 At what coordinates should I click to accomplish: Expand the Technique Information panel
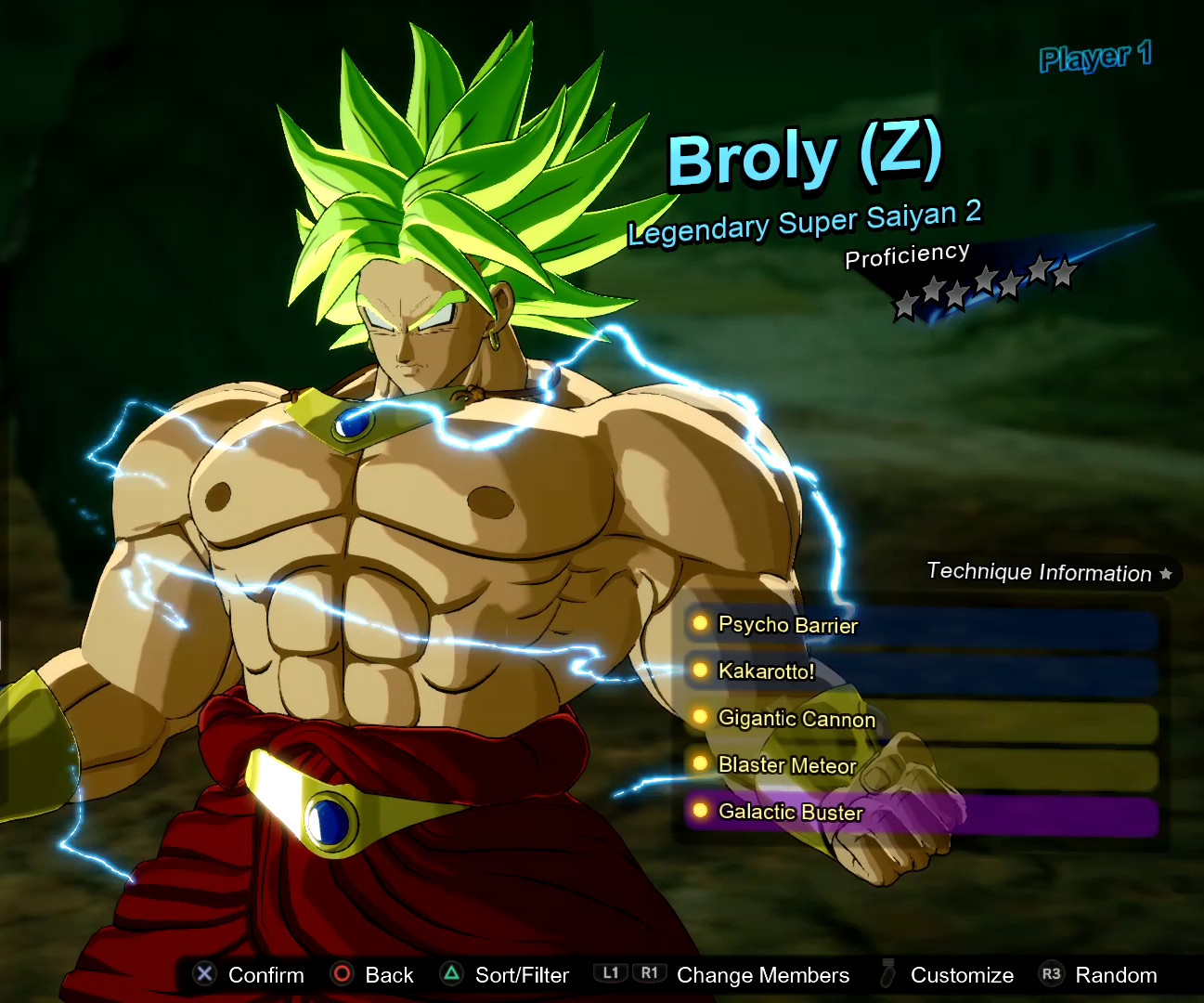(x=1039, y=572)
